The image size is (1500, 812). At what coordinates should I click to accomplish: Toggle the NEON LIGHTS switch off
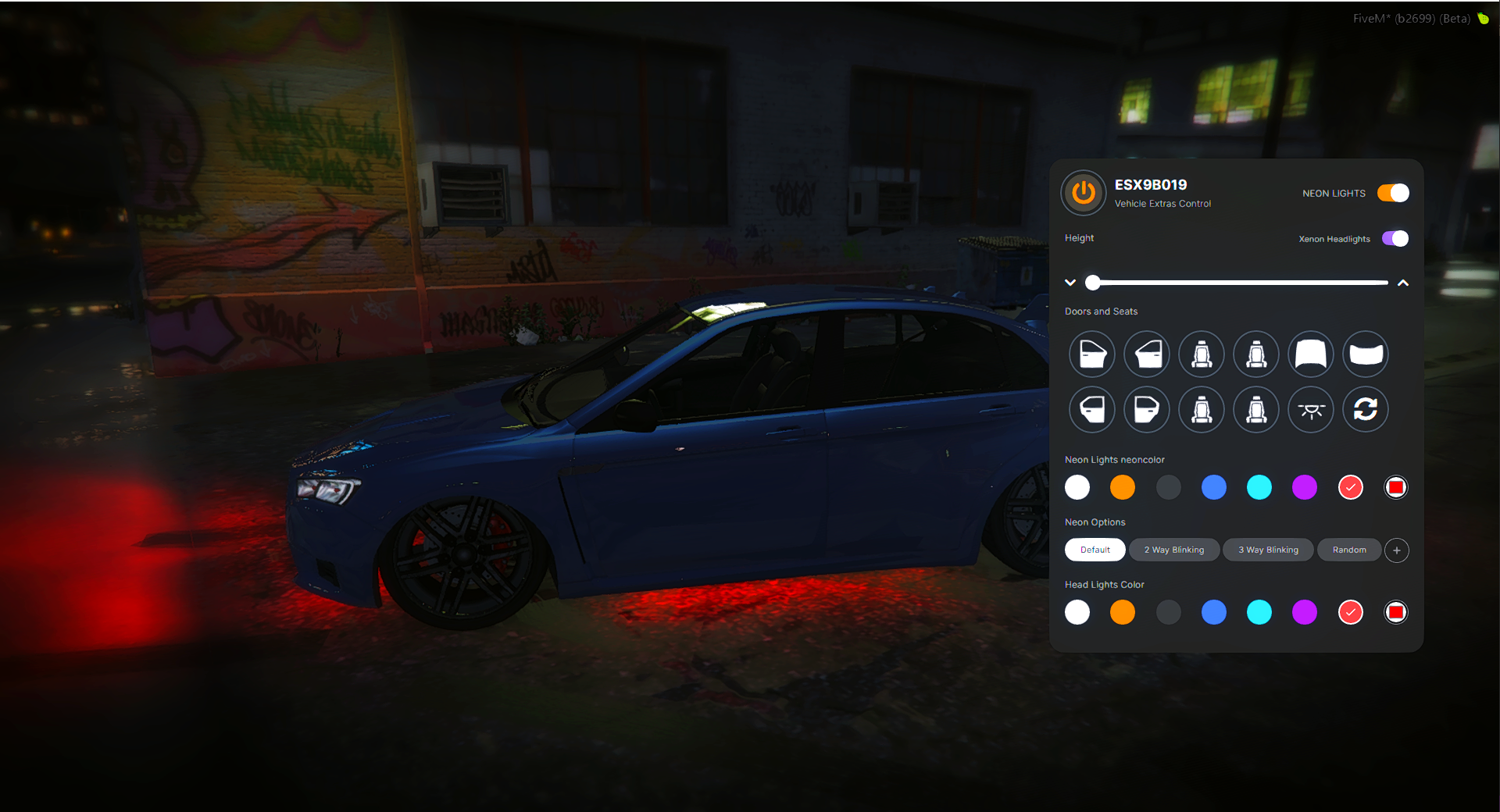click(x=1393, y=193)
